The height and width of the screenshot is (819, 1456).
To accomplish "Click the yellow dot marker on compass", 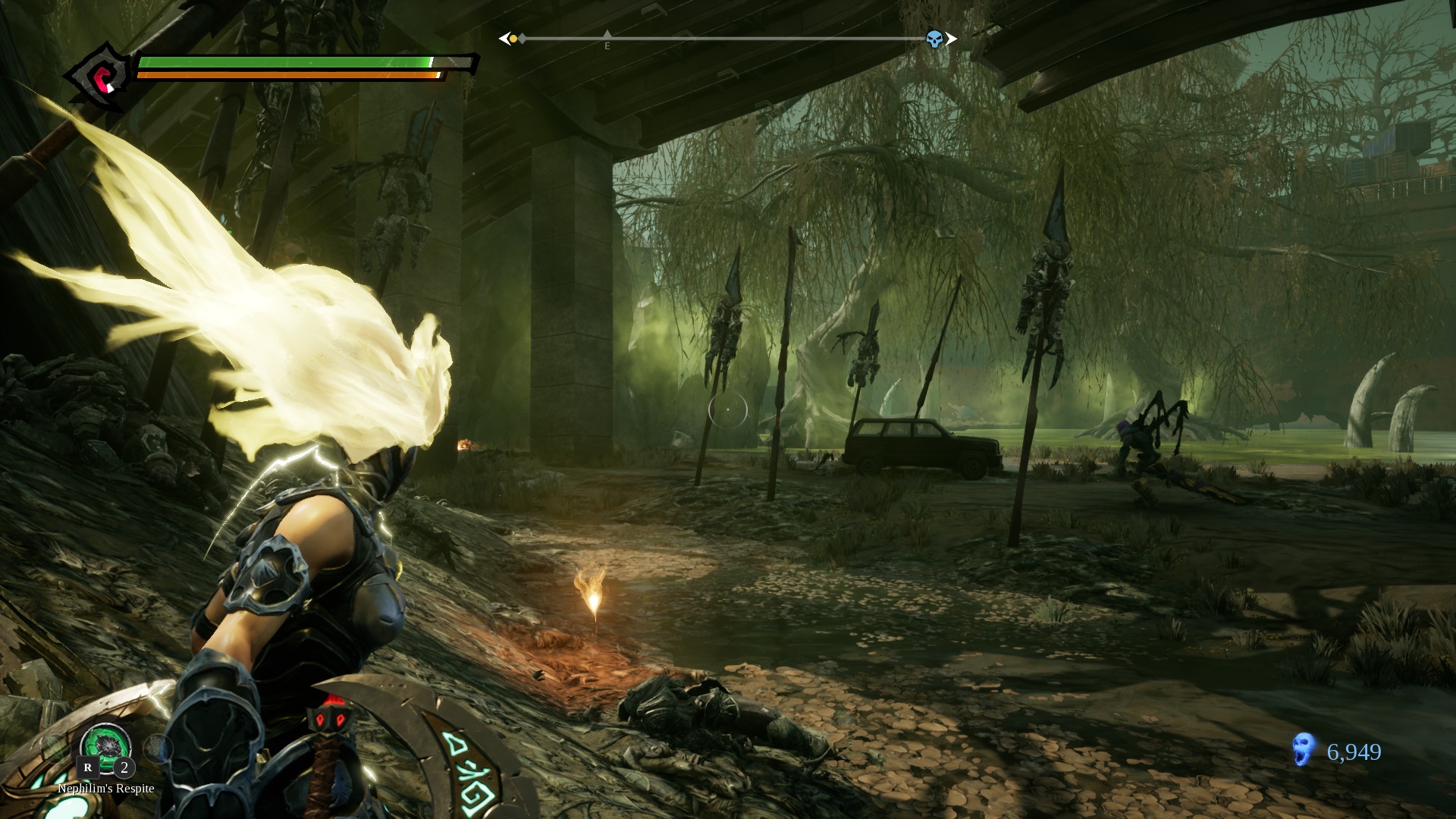I will pyautogui.click(x=513, y=39).
